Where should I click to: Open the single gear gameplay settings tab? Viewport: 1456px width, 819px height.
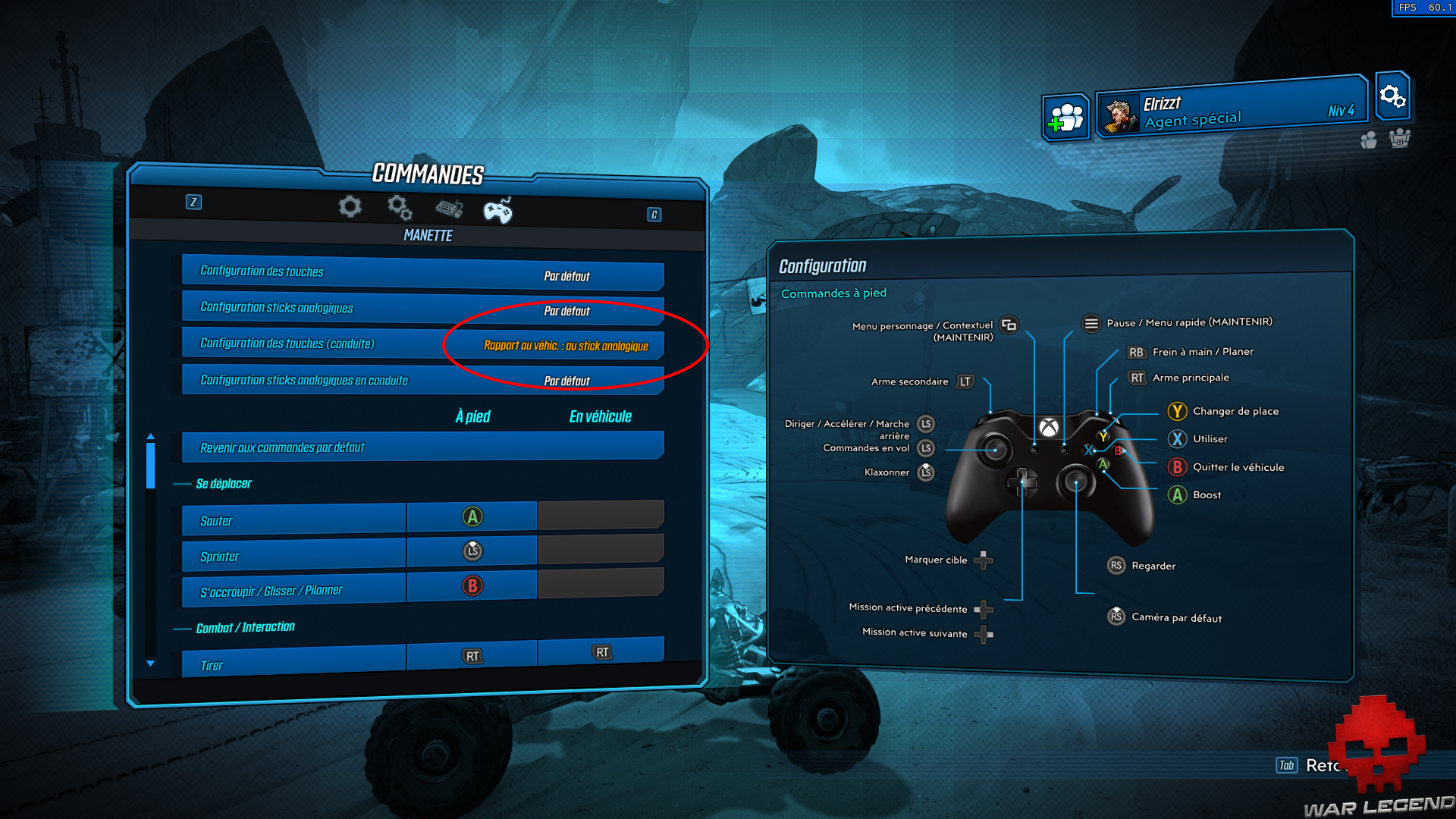click(349, 206)
